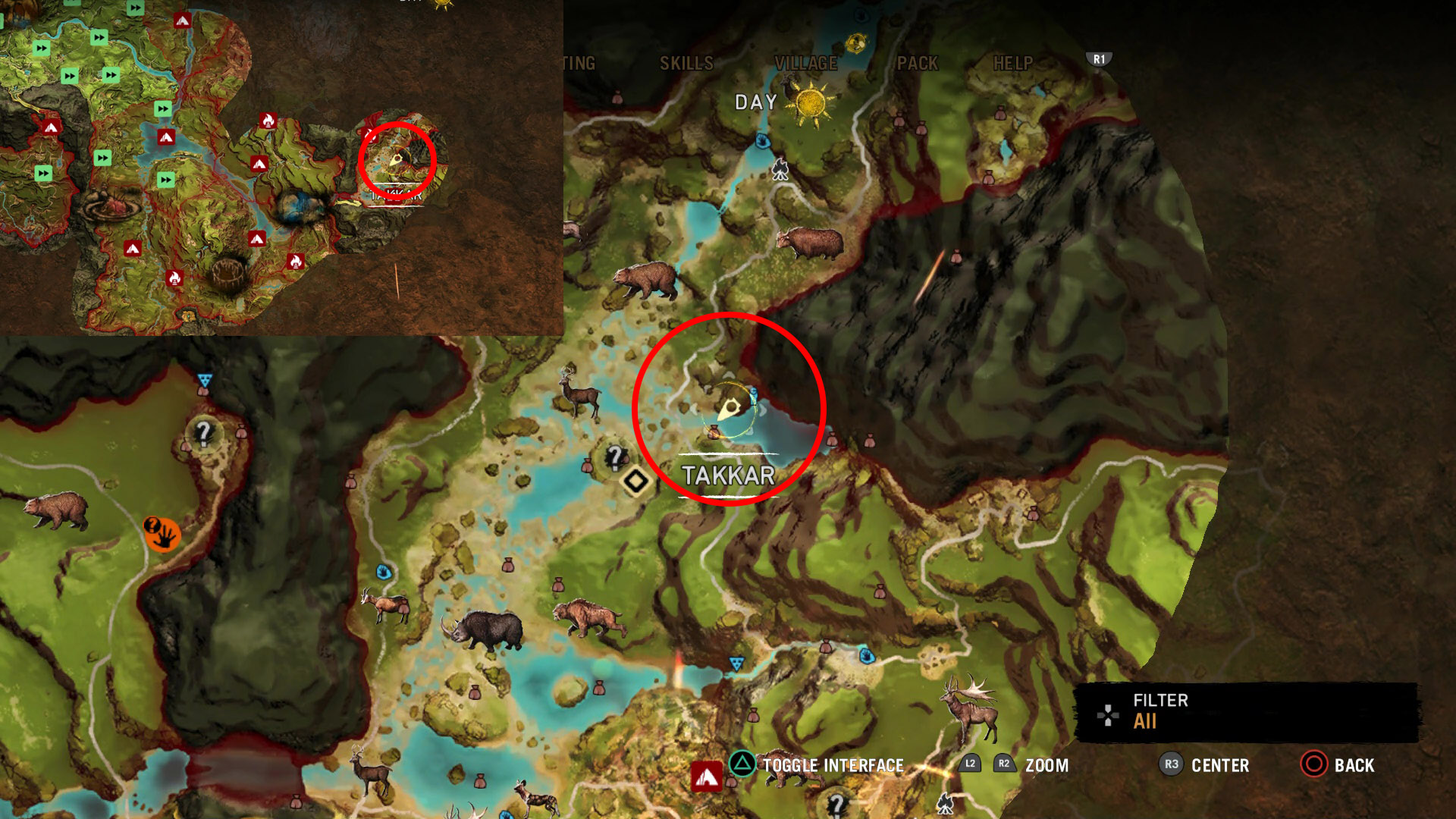This screenshot has width=1456, height=819.
Task: Open the Village tab
Action: tap(805, 64)
